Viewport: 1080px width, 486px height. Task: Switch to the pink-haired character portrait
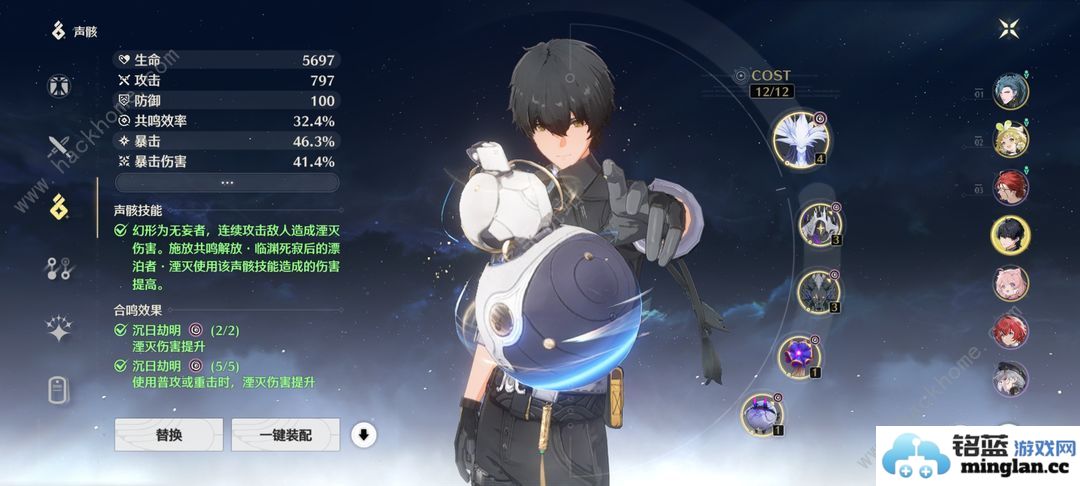tap(1010, 283)
